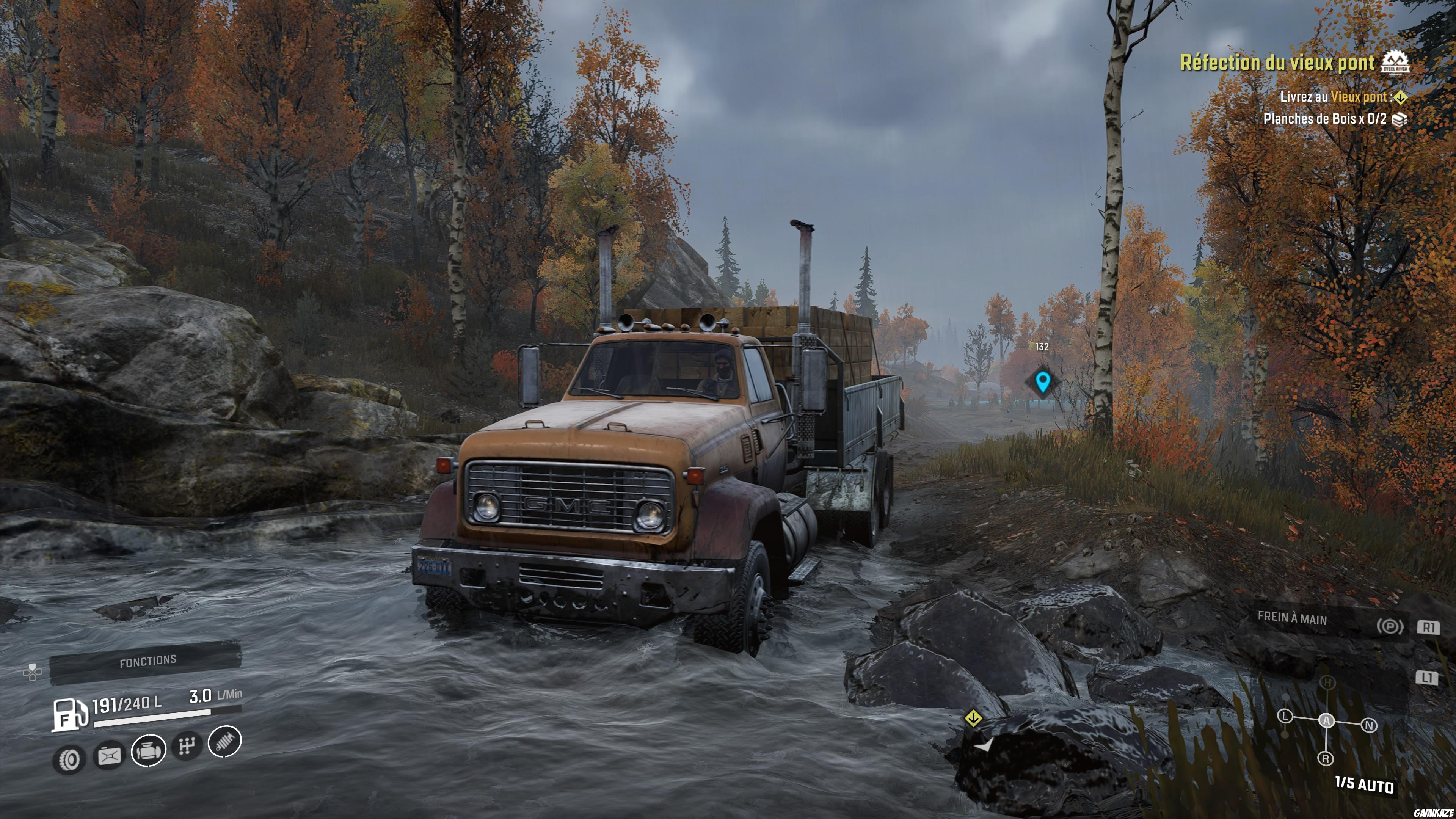Select the suspension spring icon

[x=225, y=741]
